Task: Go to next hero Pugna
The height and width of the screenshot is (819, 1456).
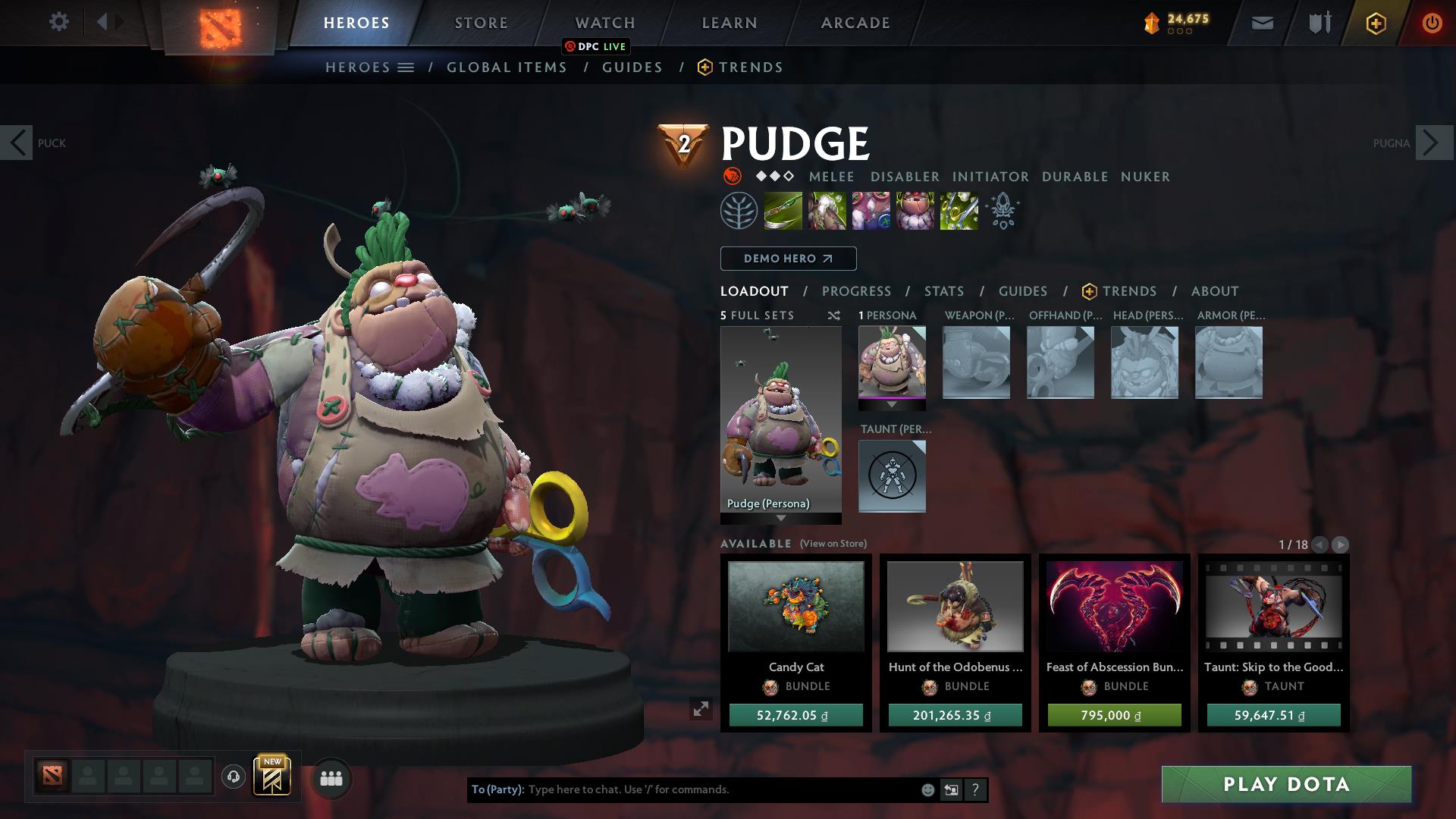Action: pyautogui.click(x=1433, y=143)
